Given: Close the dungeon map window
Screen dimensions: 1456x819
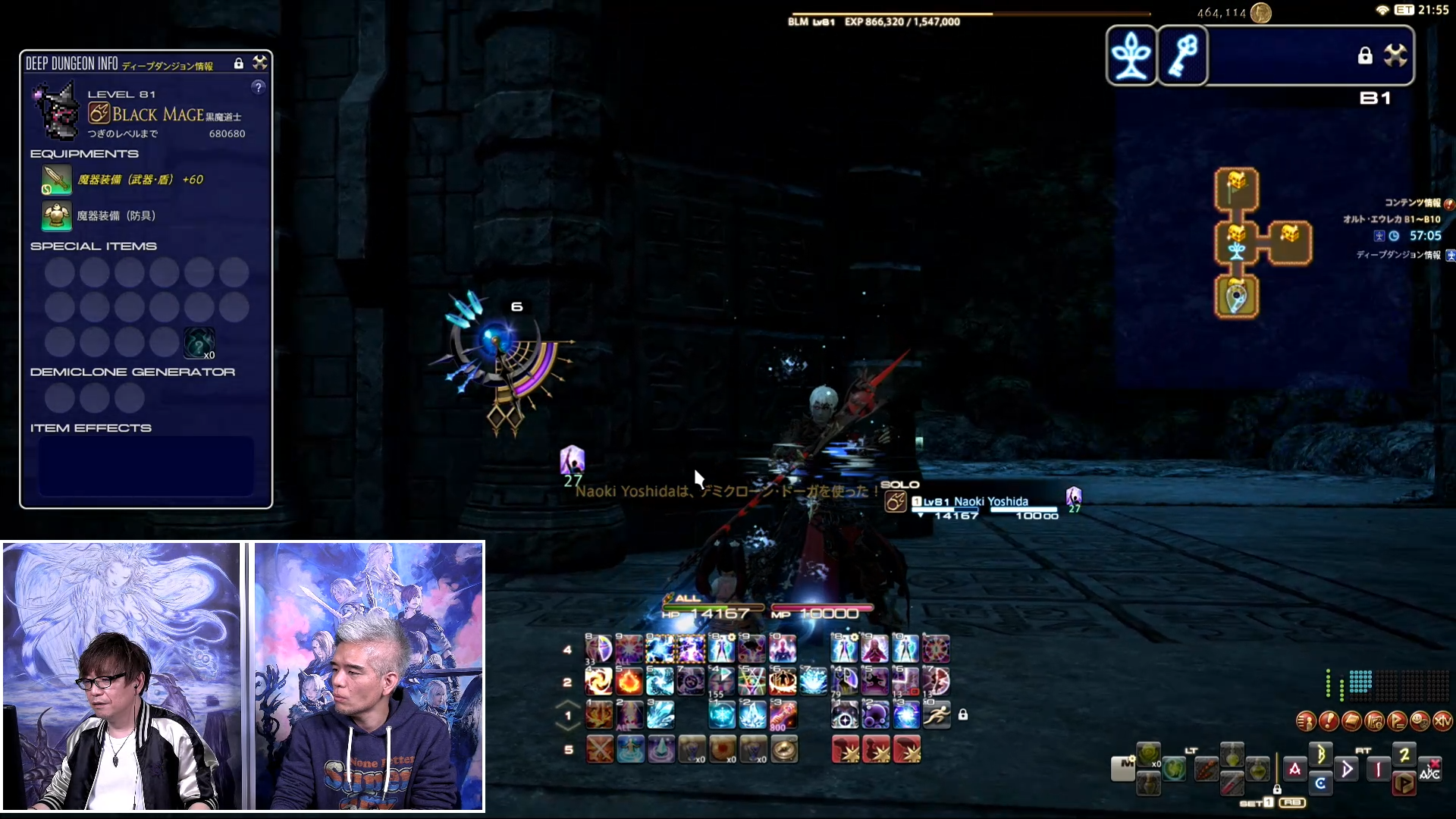Looking at the screenshot, I should (1395, 55).
